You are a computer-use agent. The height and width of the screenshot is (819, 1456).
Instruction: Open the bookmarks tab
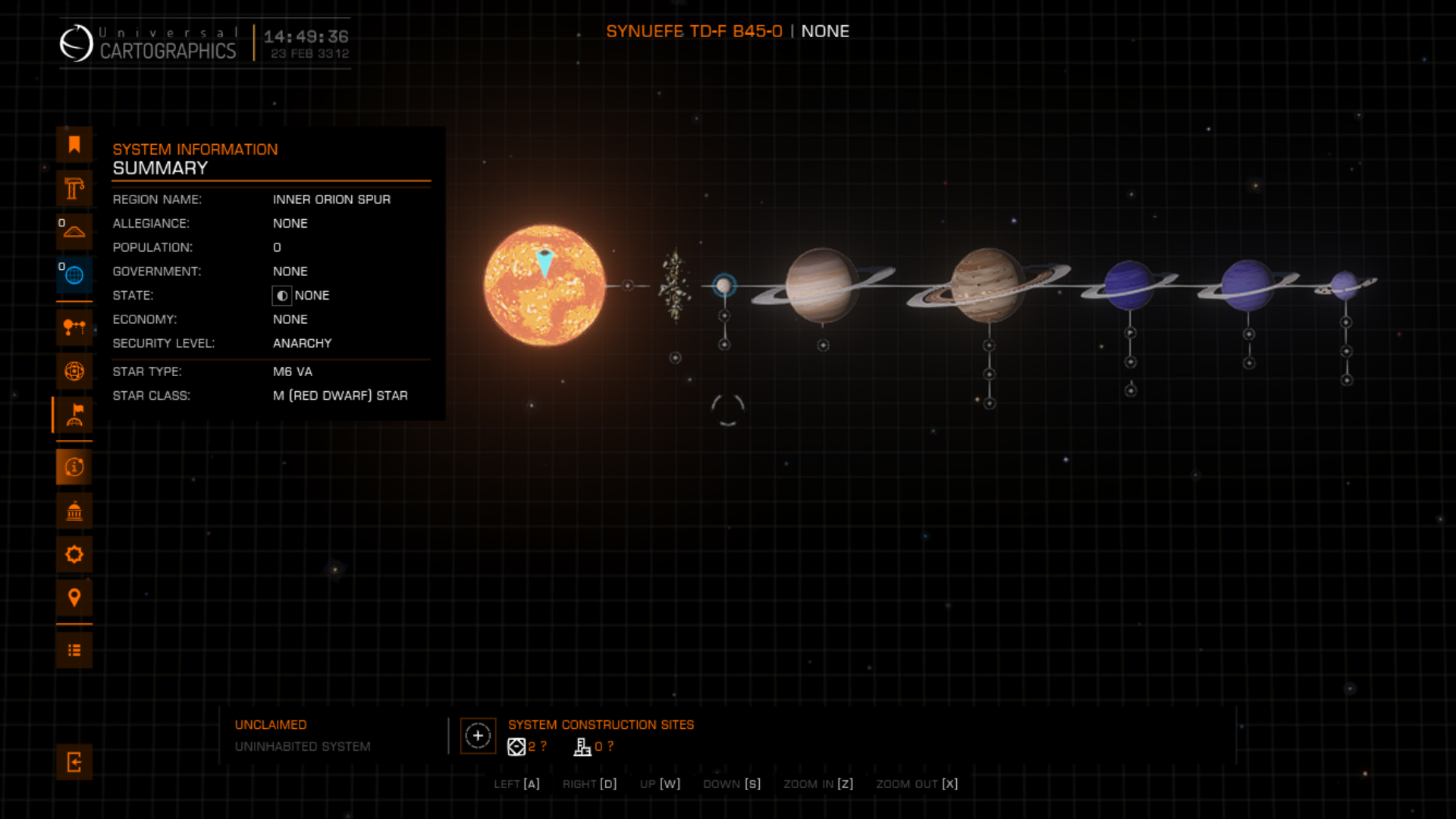pyautogui.click(x=74, y=145)
